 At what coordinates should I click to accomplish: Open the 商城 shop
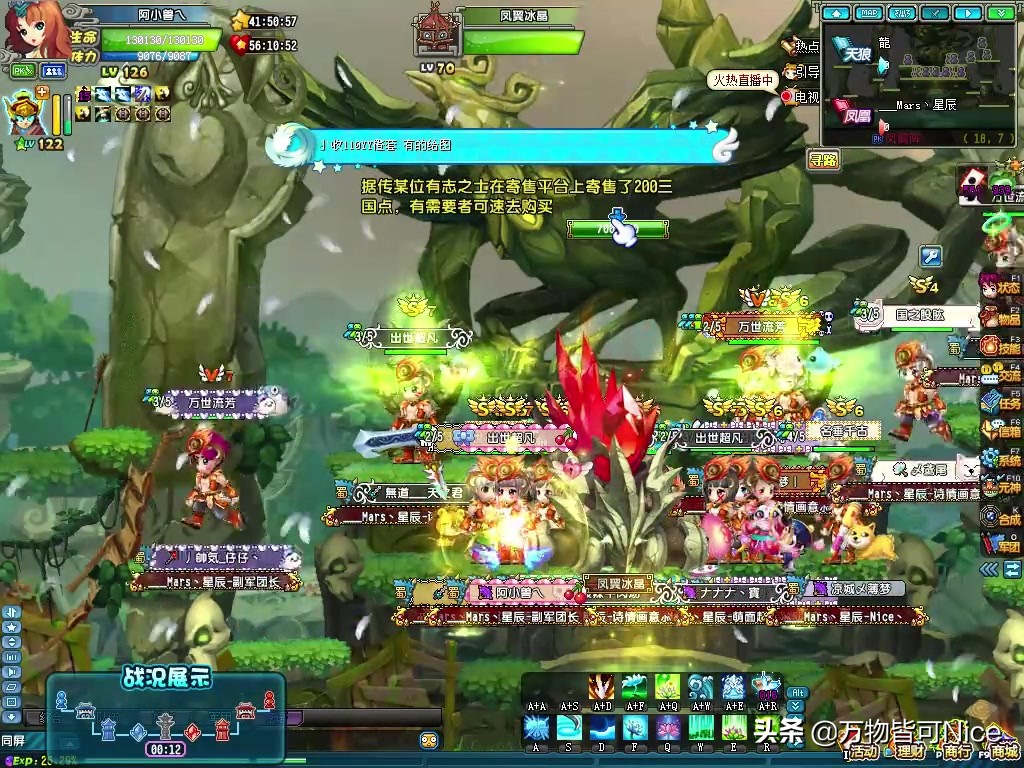pyautogui.click(x=998, y=750)
